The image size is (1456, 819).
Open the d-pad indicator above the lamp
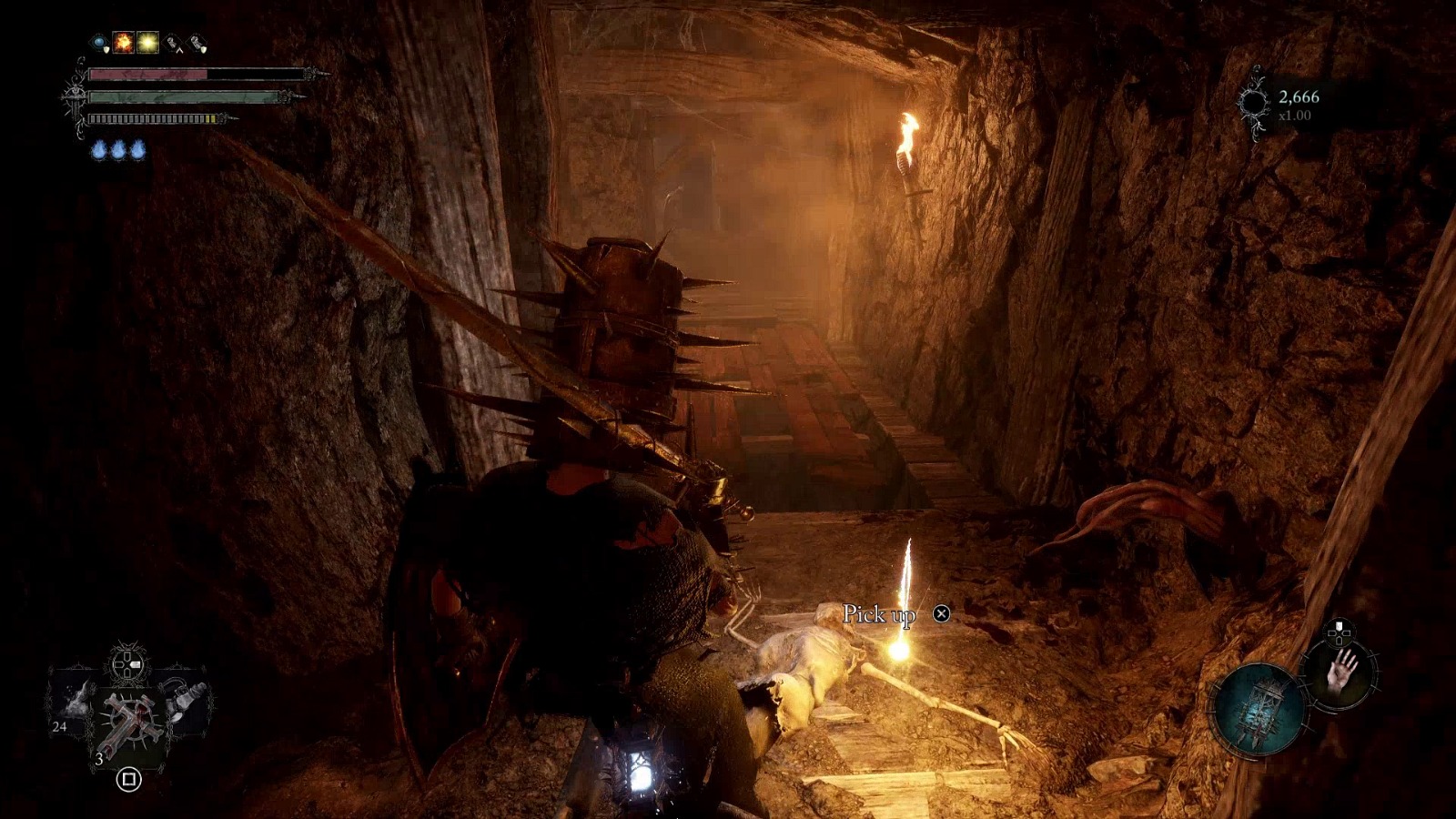click(x=1339, y=632)
